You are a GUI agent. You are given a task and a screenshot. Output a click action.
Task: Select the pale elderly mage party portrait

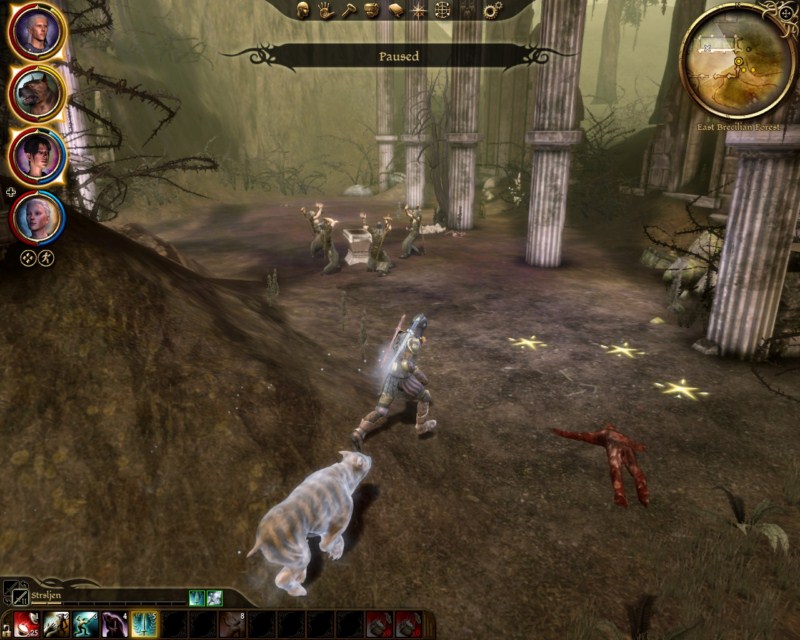(37, 216)
